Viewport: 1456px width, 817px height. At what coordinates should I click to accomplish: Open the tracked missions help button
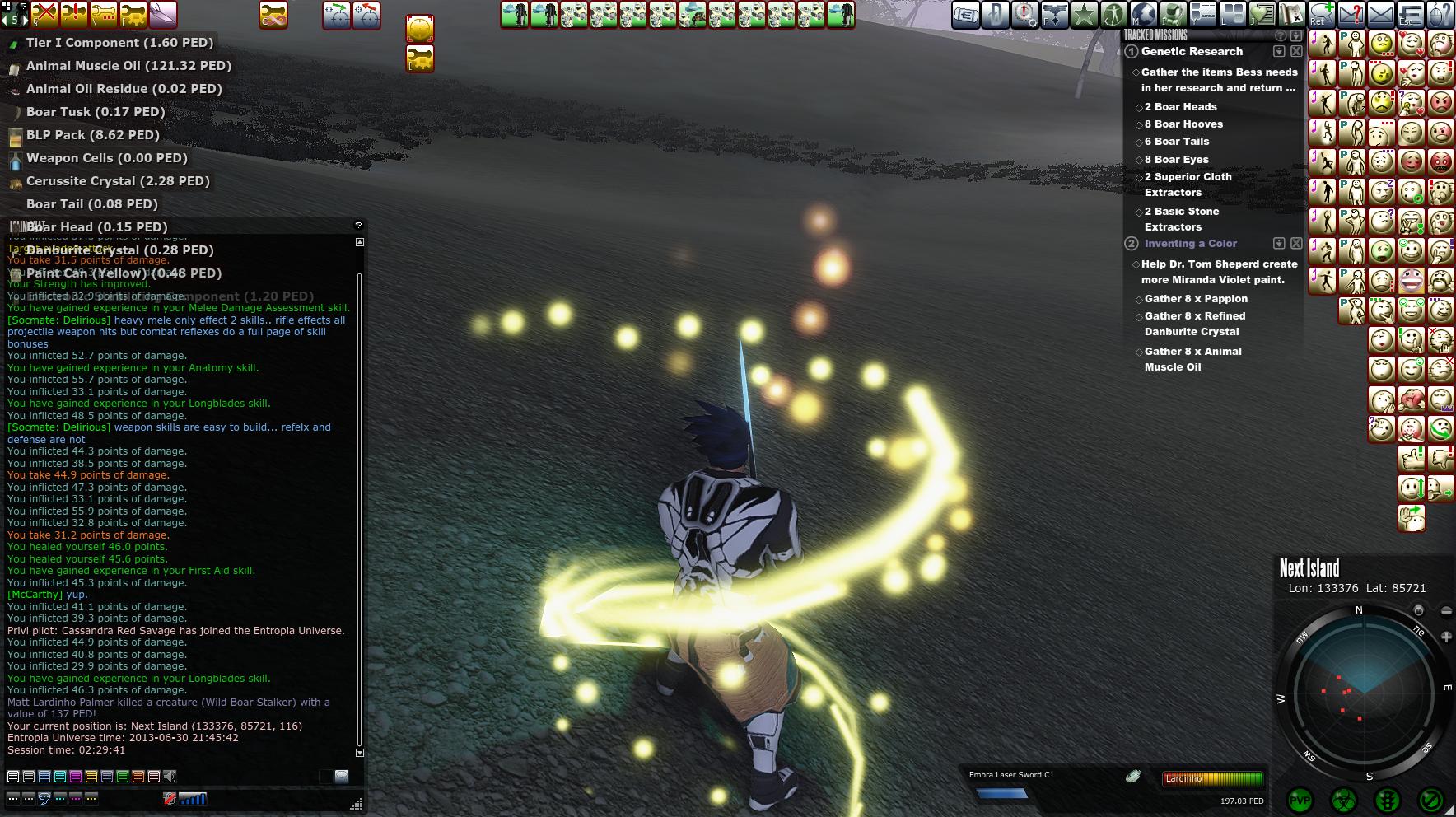1280,35
